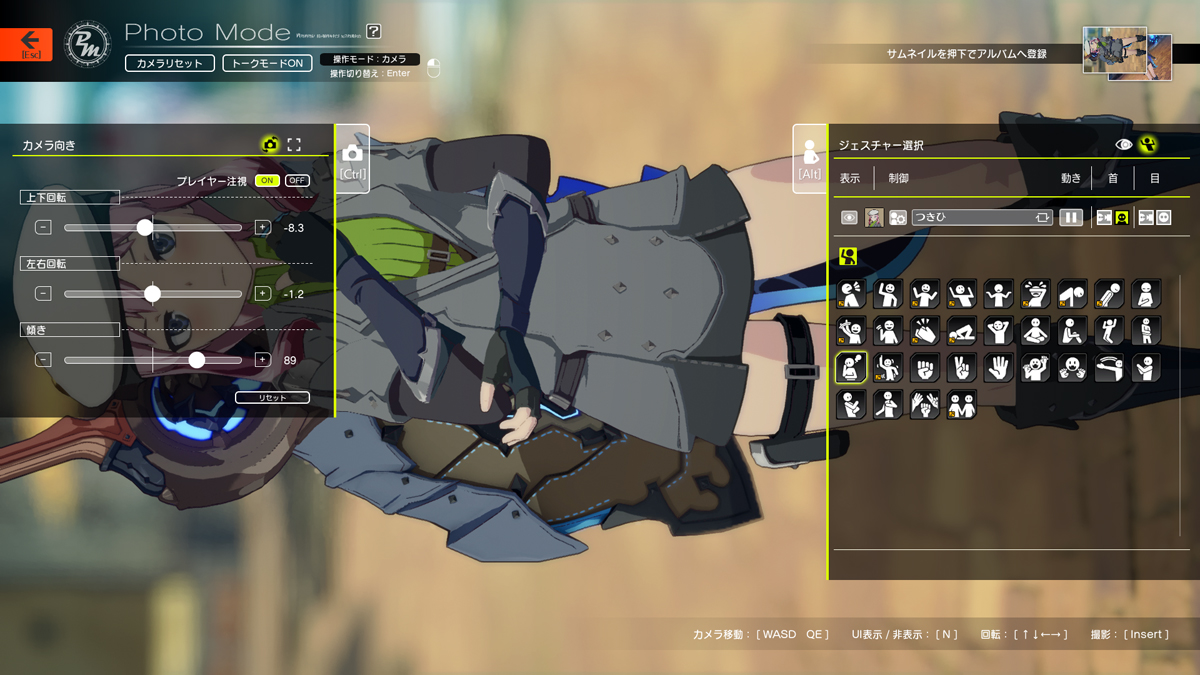Switch to the 目 eye tab
Image resolution: width=1200 pixels, height=675 pixels.
pos(1154,179)
